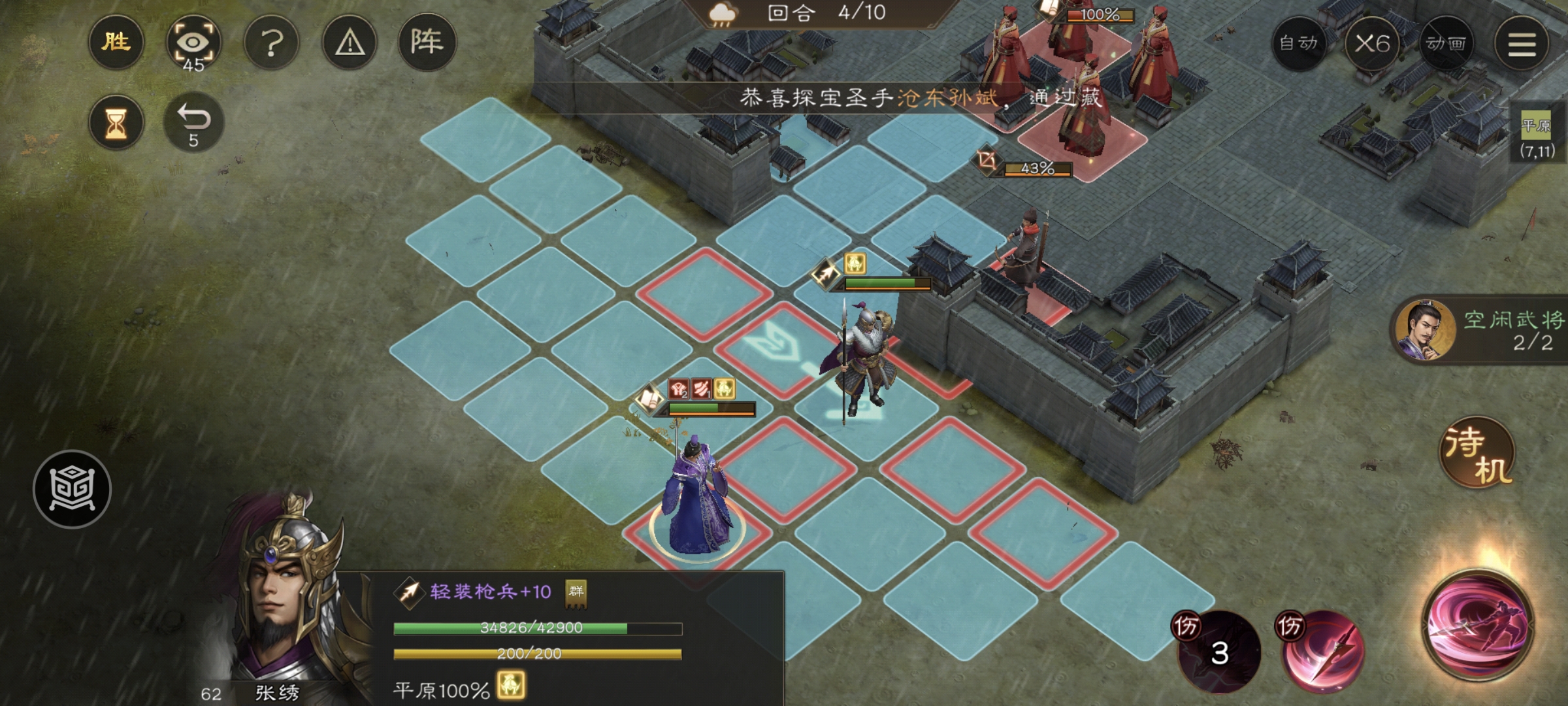This screenshot has height=706, width=1568.
Task: Open the maze-pattern icon on the left
Action: pyautogui.click(x=72, y=489)
